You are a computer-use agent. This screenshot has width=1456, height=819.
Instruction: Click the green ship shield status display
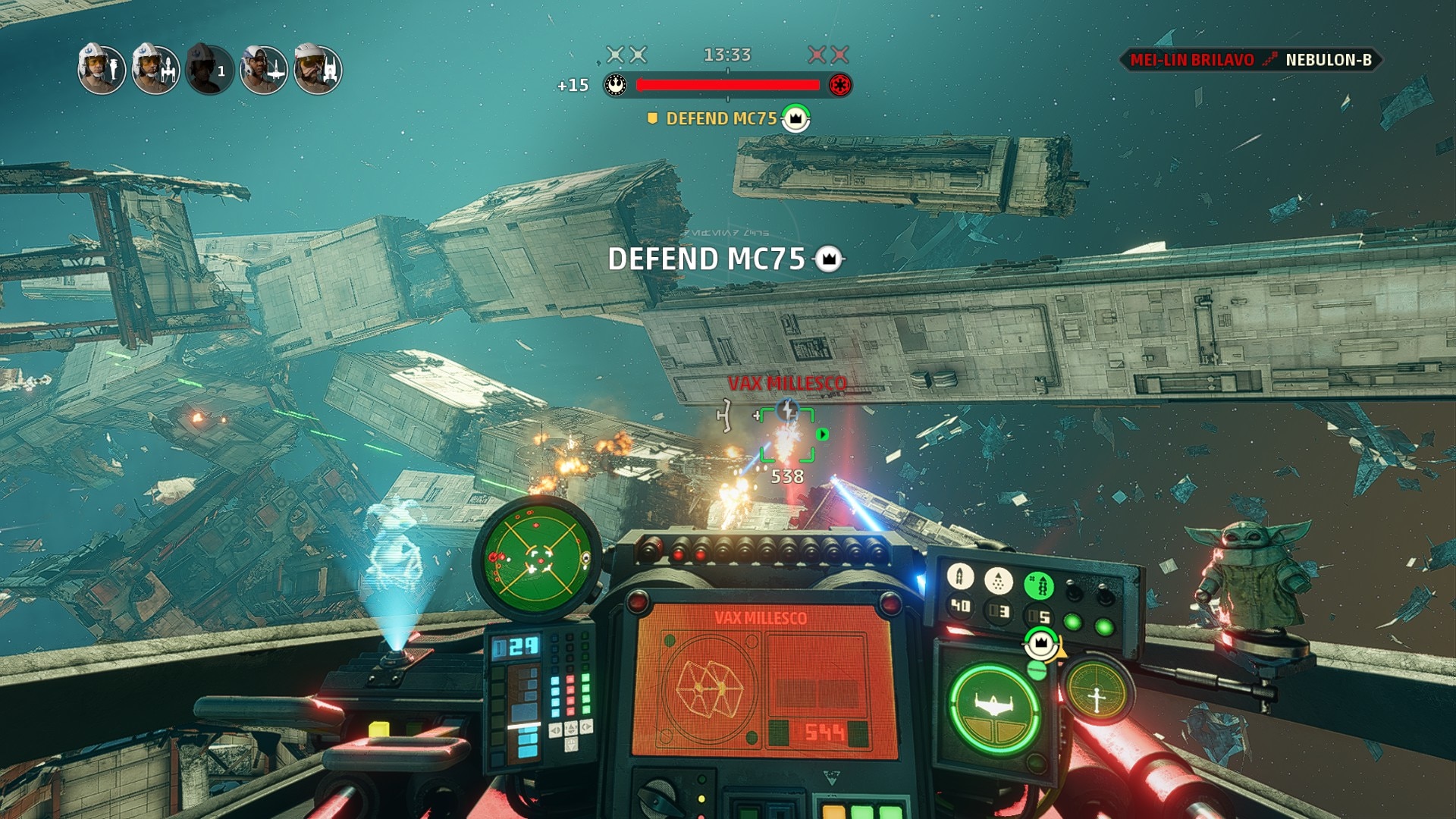coord(994,708)
